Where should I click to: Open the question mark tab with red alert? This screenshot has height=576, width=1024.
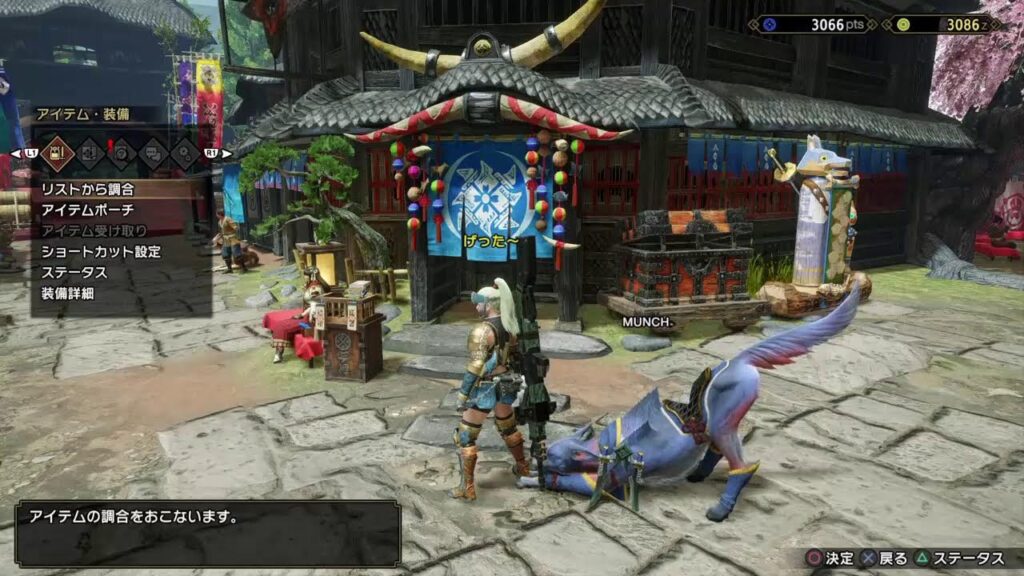pyautogui.click(x=121, y=152)
